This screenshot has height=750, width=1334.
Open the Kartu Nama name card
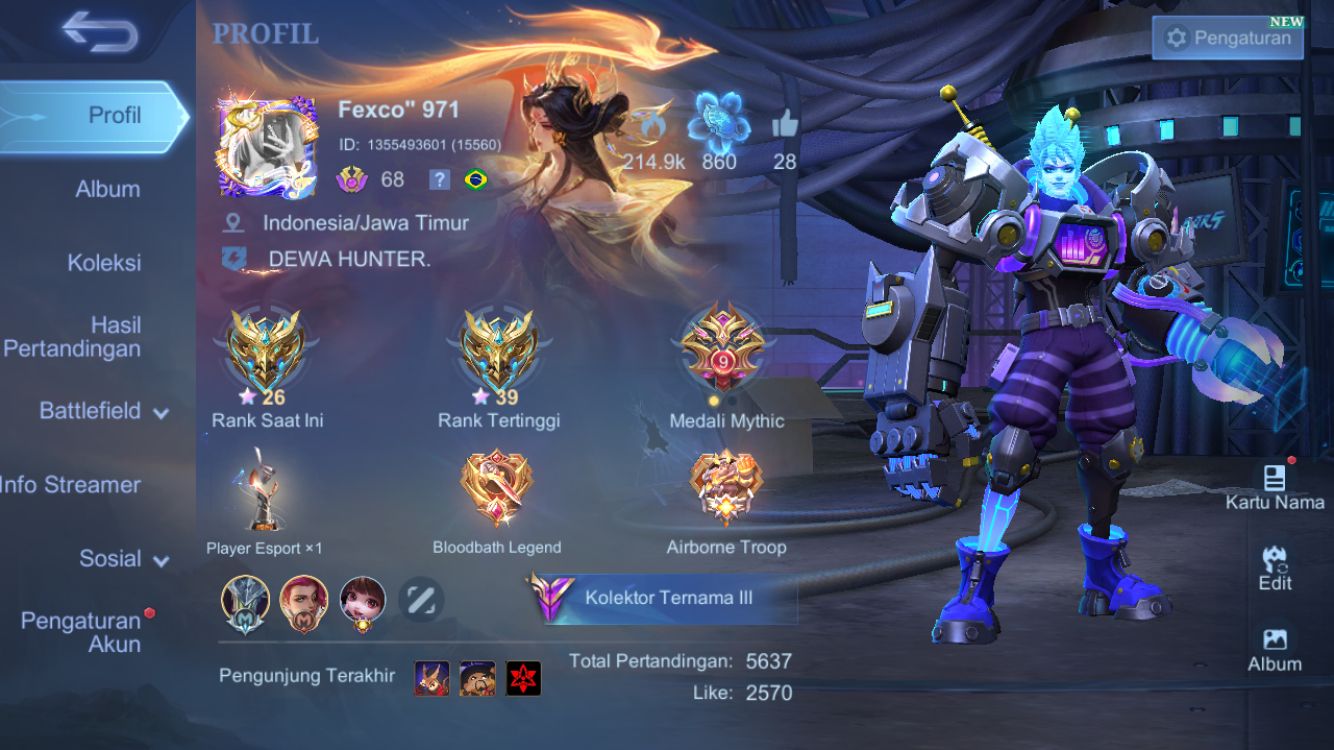[1274, 486]
